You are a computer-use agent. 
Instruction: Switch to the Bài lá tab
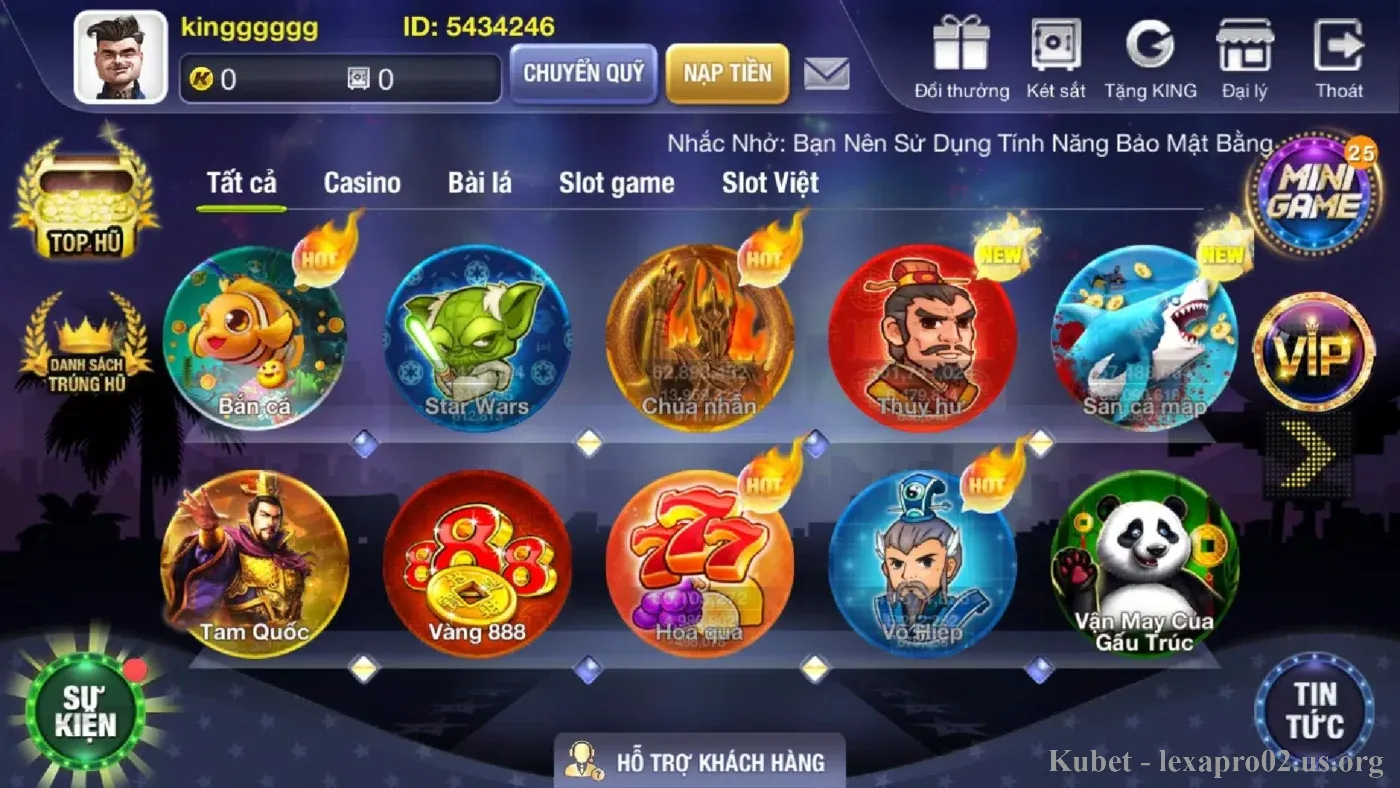(480, 183)
